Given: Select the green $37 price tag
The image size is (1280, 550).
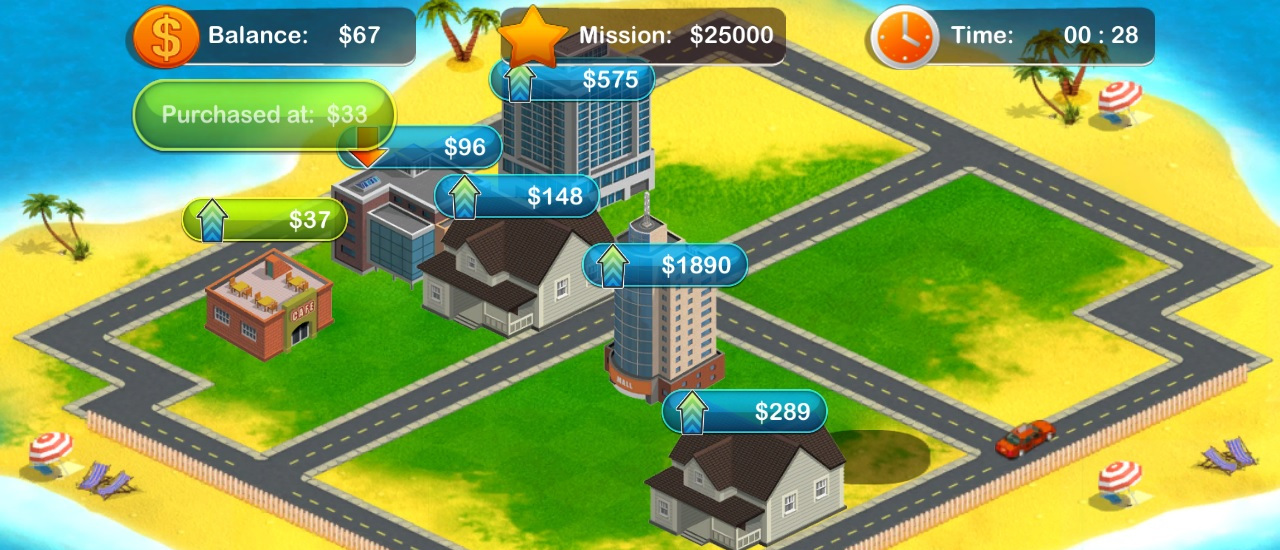Looking at the screenshot, I should pos(265,220).
